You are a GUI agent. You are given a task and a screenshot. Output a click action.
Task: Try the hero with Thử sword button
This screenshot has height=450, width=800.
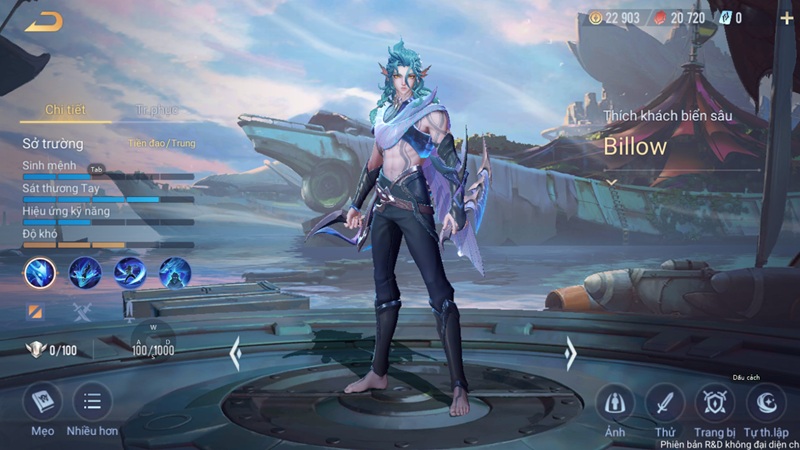point(664,403)
